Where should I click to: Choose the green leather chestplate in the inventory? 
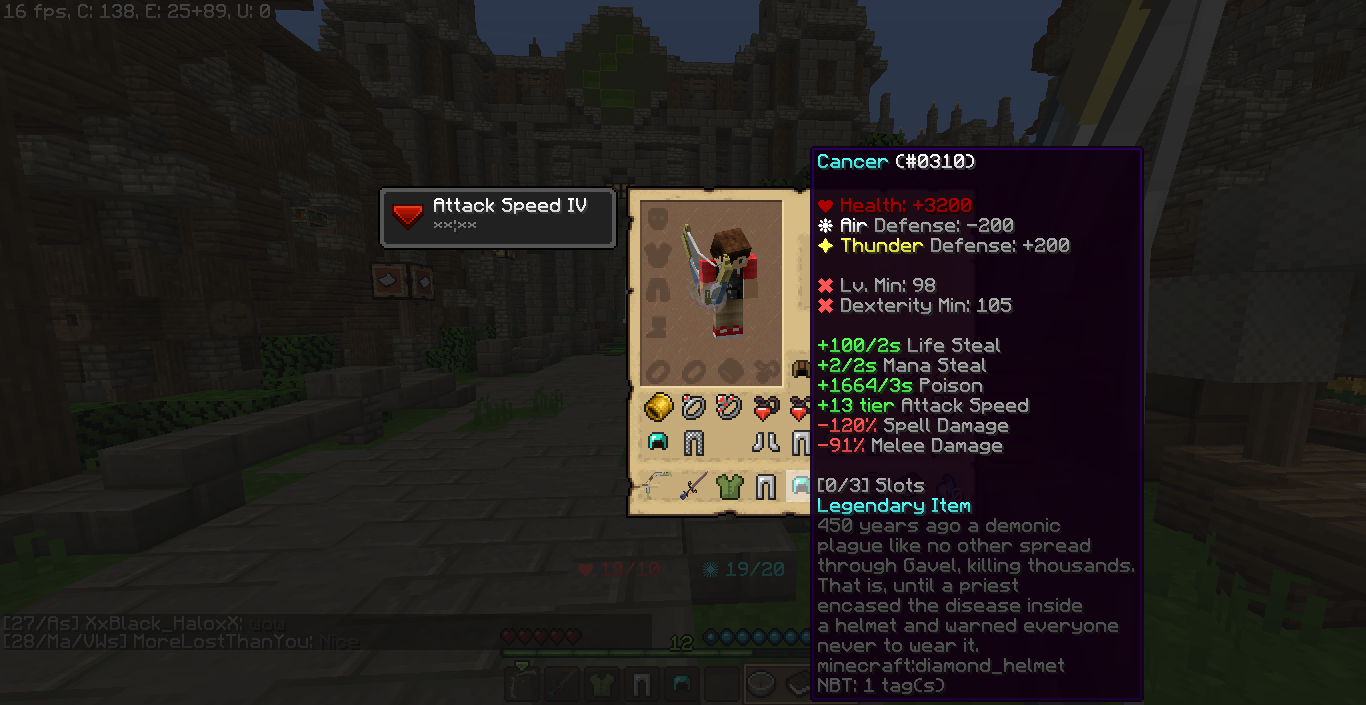click(729, 487)
